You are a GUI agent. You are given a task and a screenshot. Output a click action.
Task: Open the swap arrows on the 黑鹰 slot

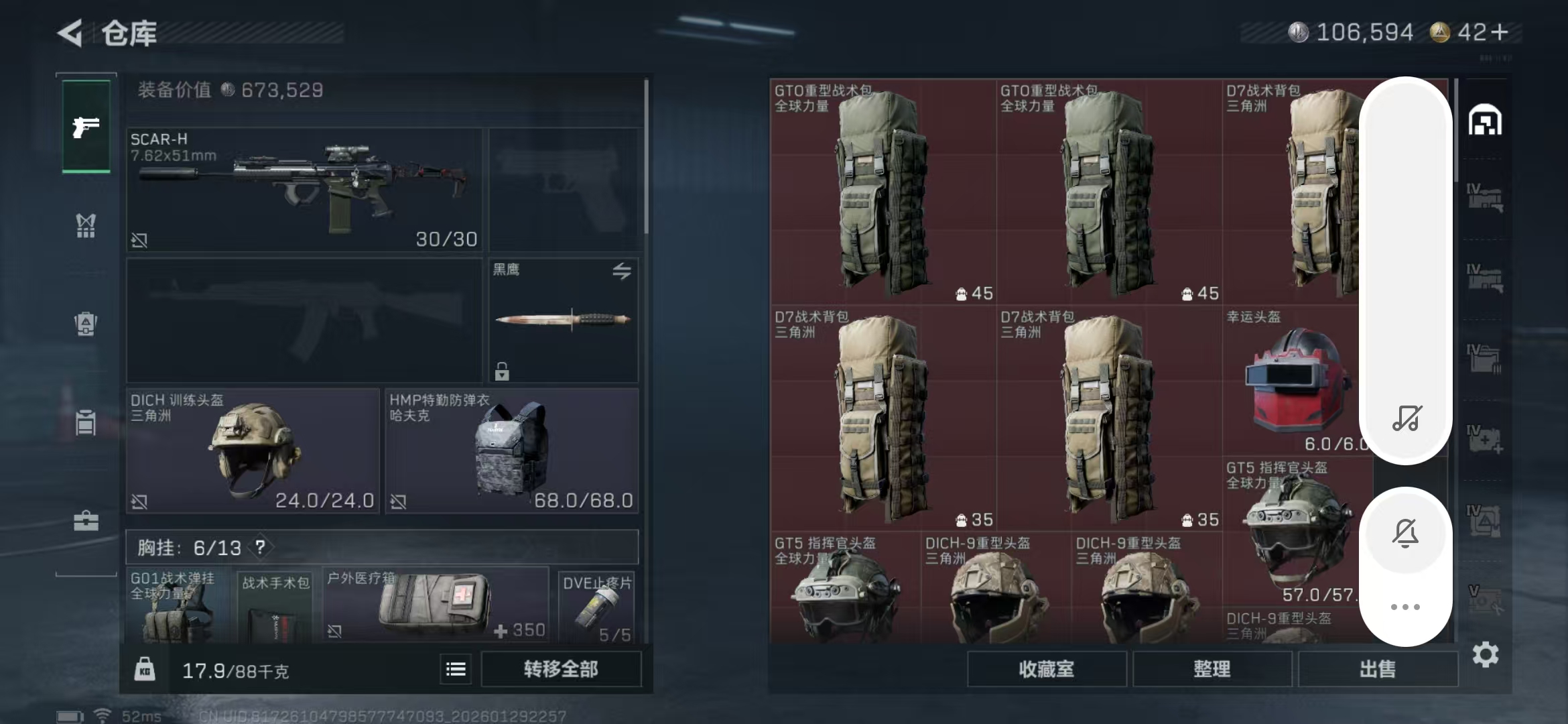tap(623, 272)
